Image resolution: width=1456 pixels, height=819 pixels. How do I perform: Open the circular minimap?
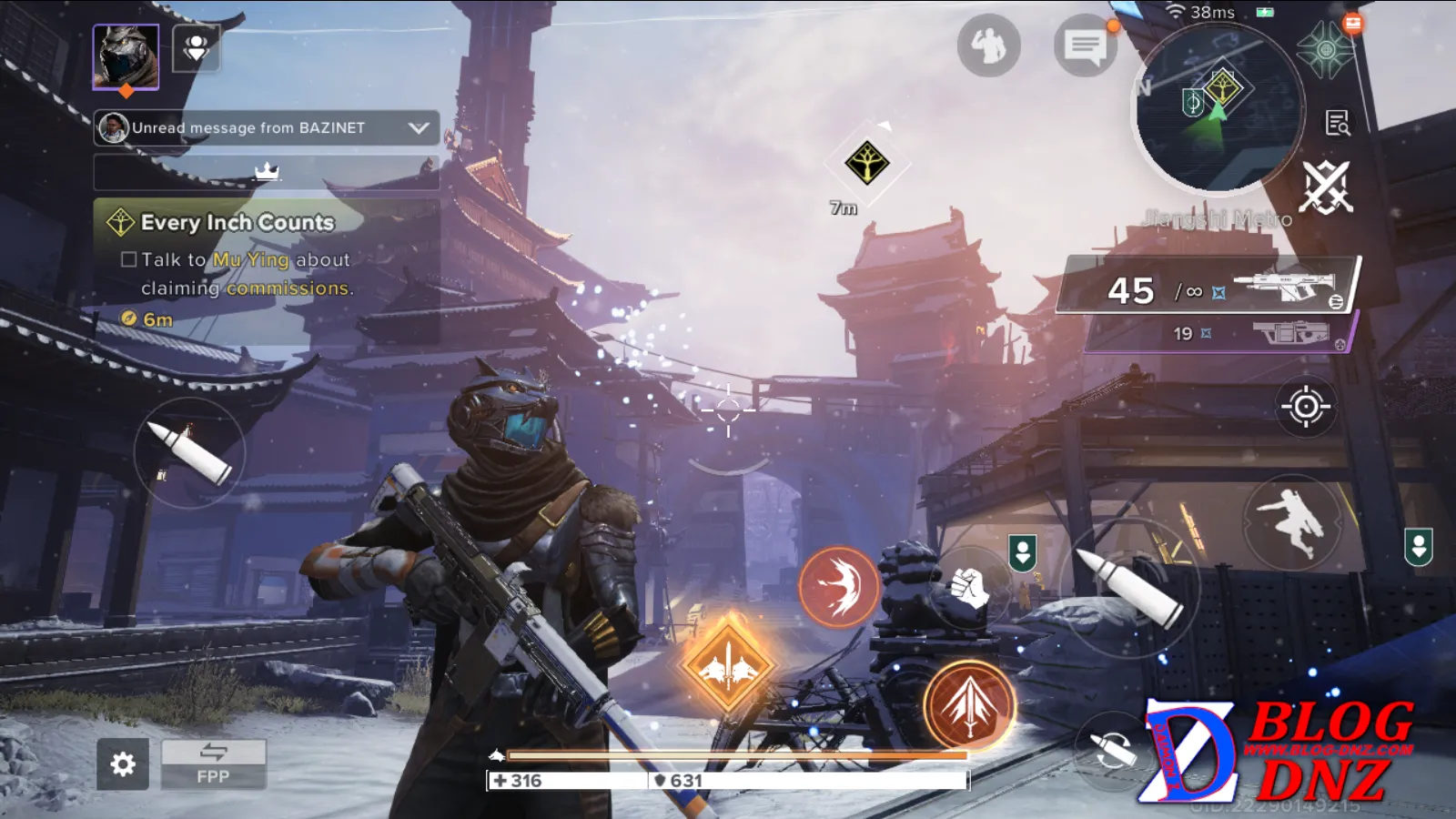point(1219,107)
